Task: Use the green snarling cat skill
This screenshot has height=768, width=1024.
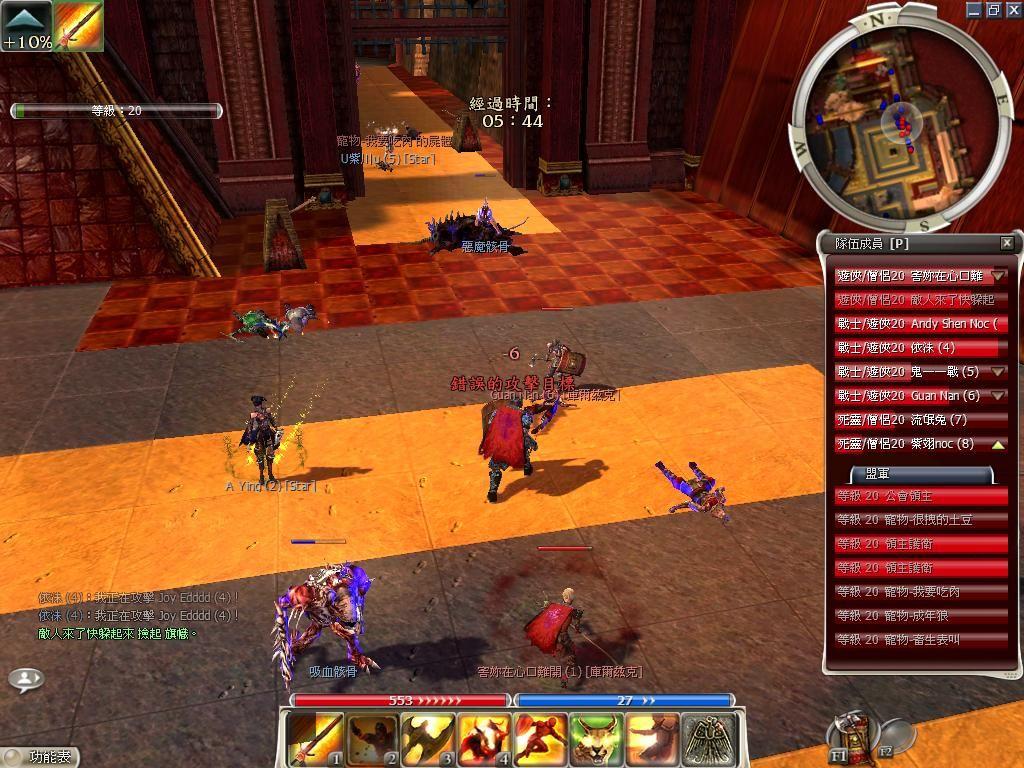Action: (x=596, y=738)
